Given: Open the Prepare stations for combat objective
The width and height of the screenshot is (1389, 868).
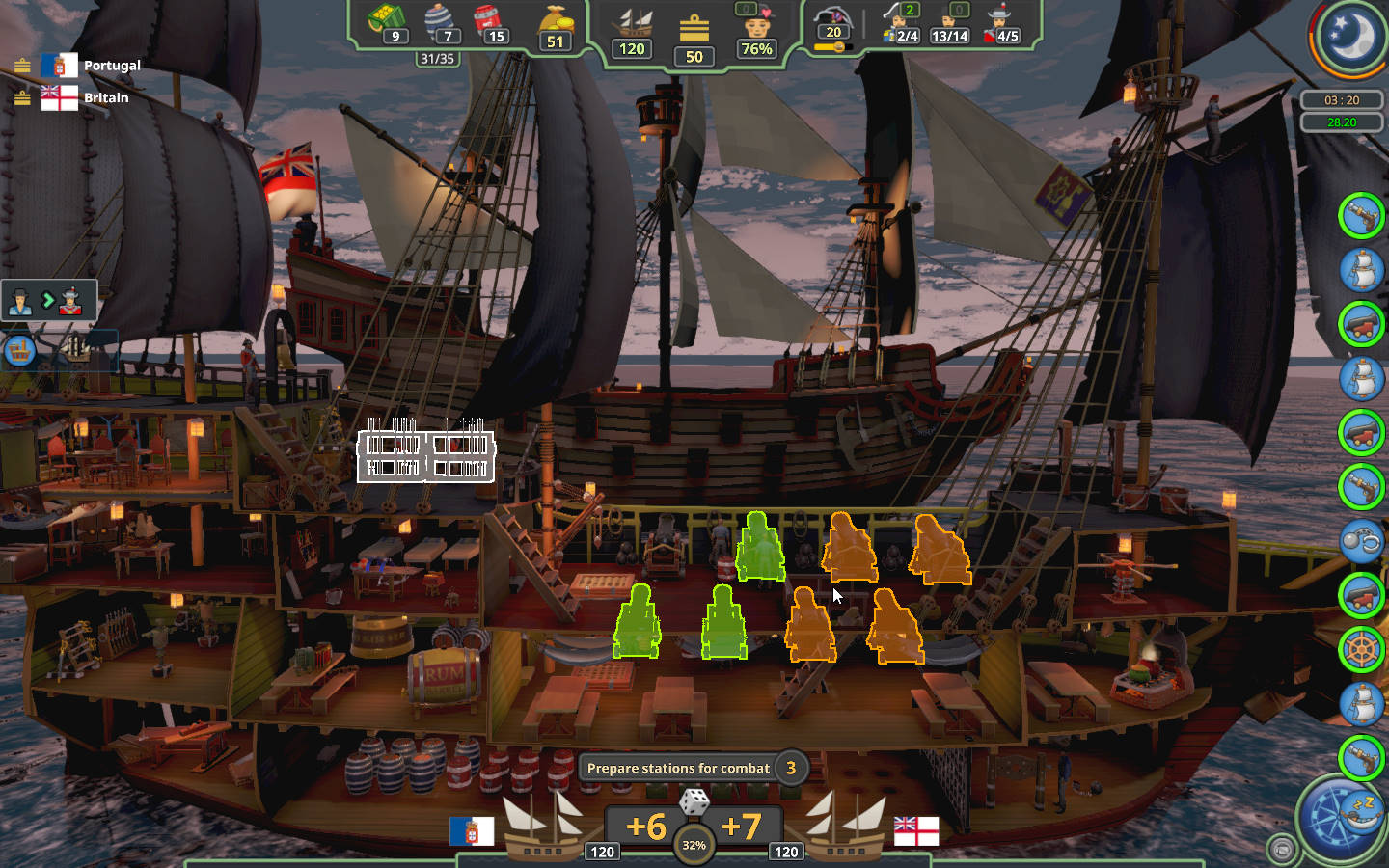Looking at the screenshot, I should coord(679,768).
